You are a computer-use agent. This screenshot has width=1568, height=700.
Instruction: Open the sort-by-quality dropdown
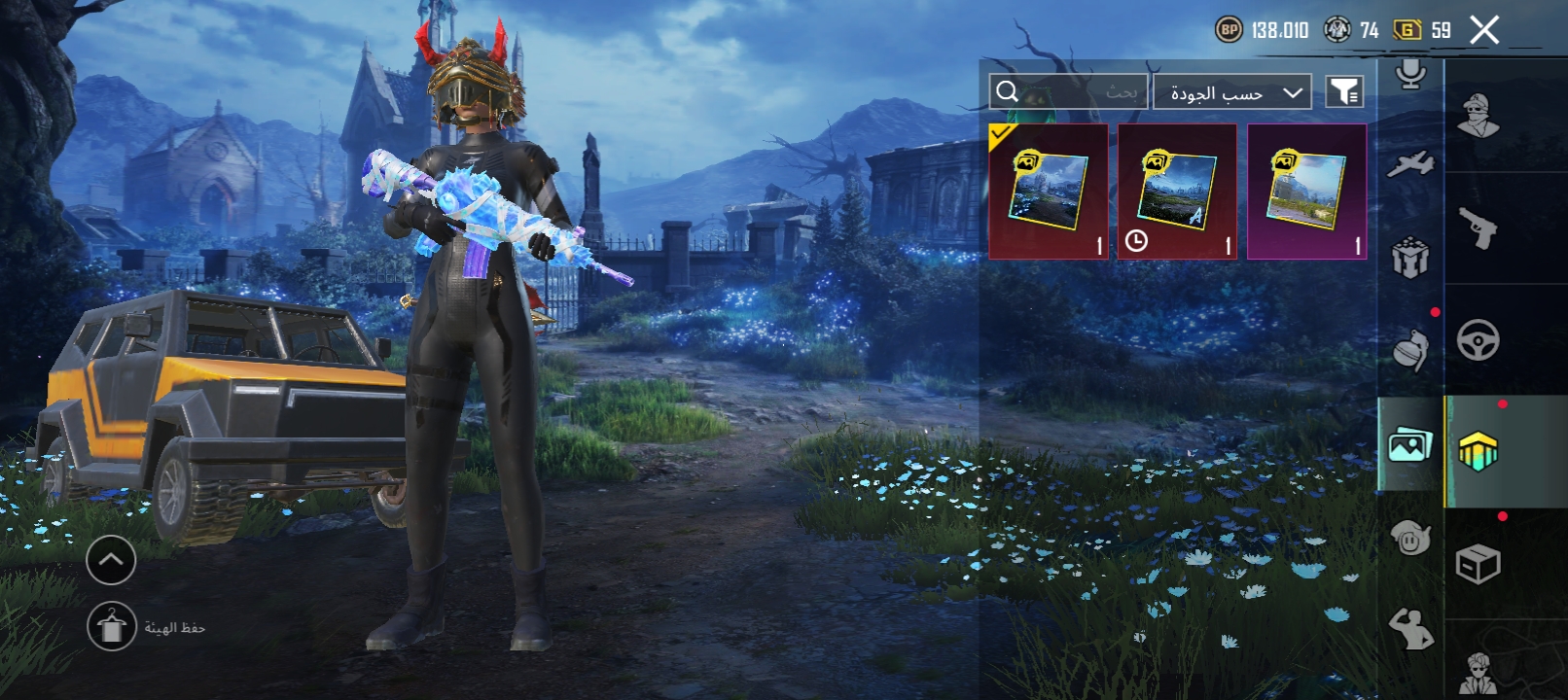(1232, 92)
